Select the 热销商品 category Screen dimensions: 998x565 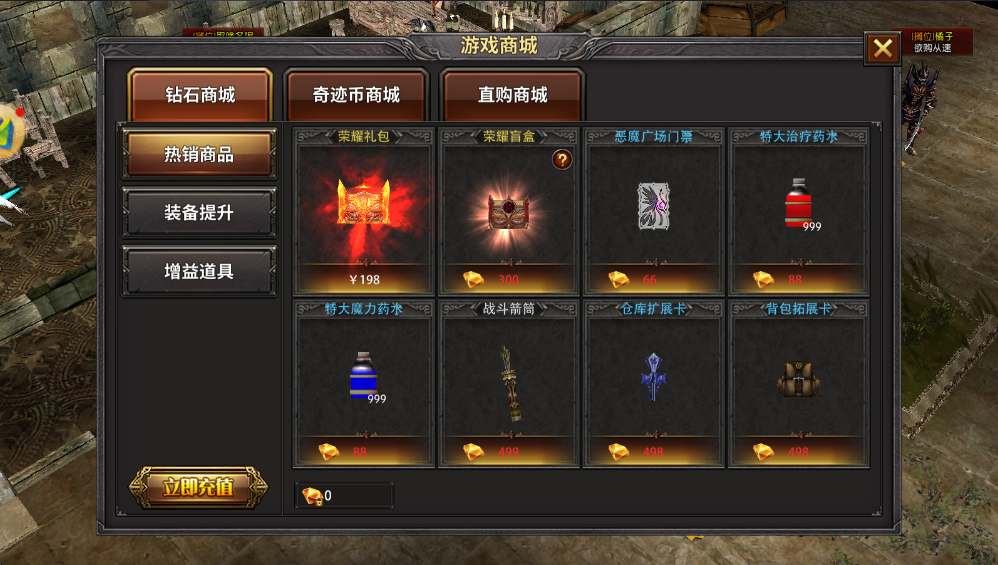click(199, 154)
